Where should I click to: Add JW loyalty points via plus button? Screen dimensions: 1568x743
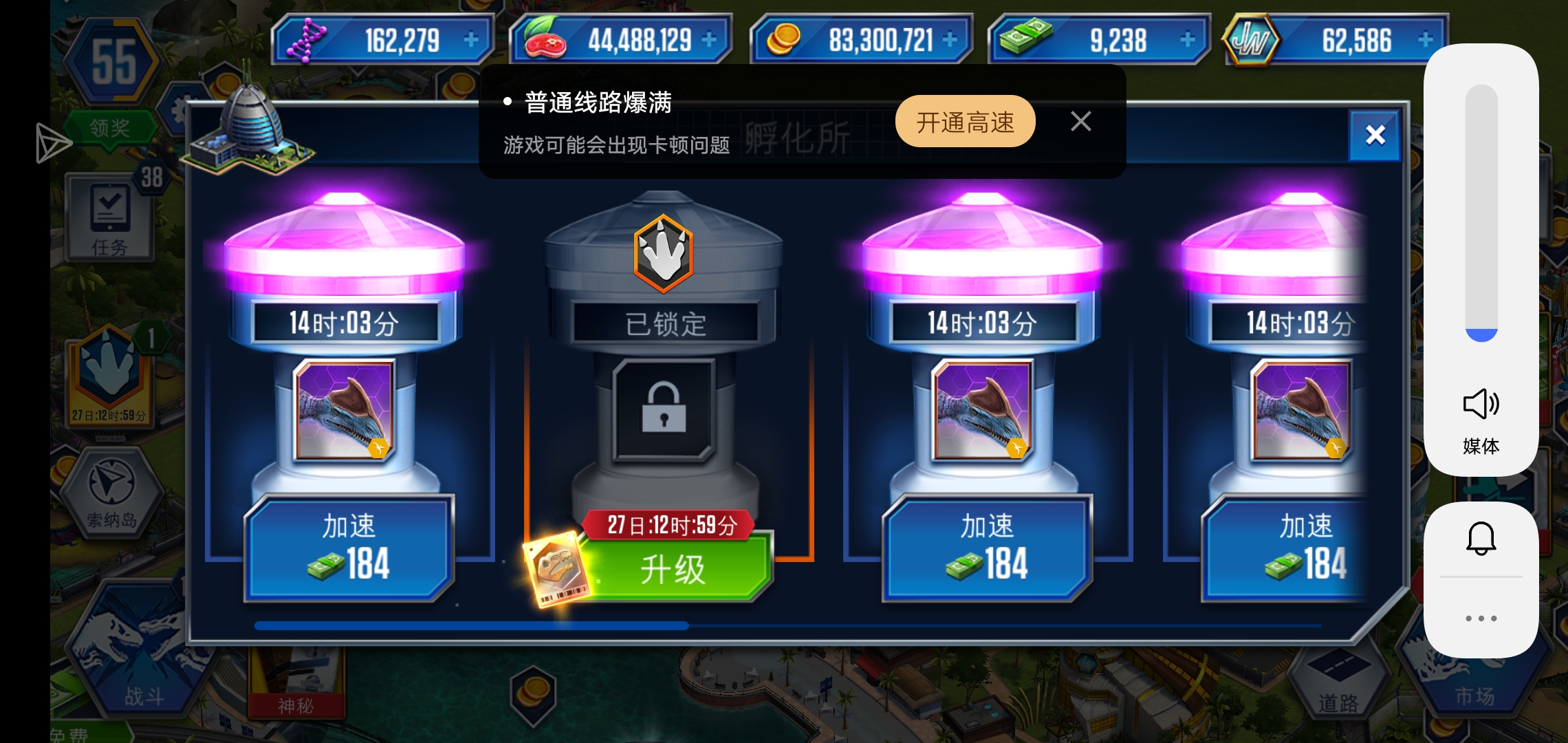[1426, 40]
